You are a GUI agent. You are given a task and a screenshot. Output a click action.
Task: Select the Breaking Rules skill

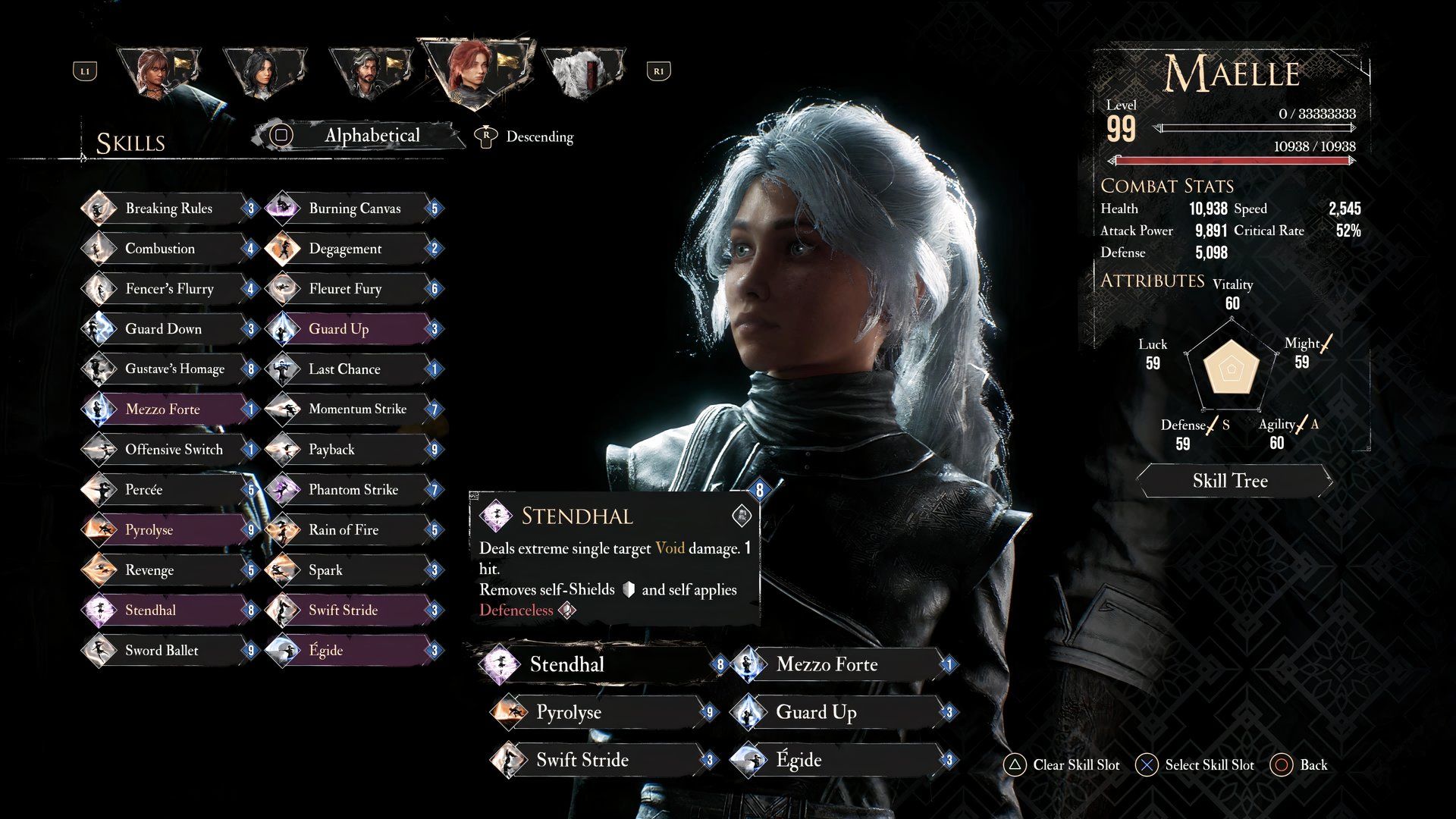pos(168,209)
